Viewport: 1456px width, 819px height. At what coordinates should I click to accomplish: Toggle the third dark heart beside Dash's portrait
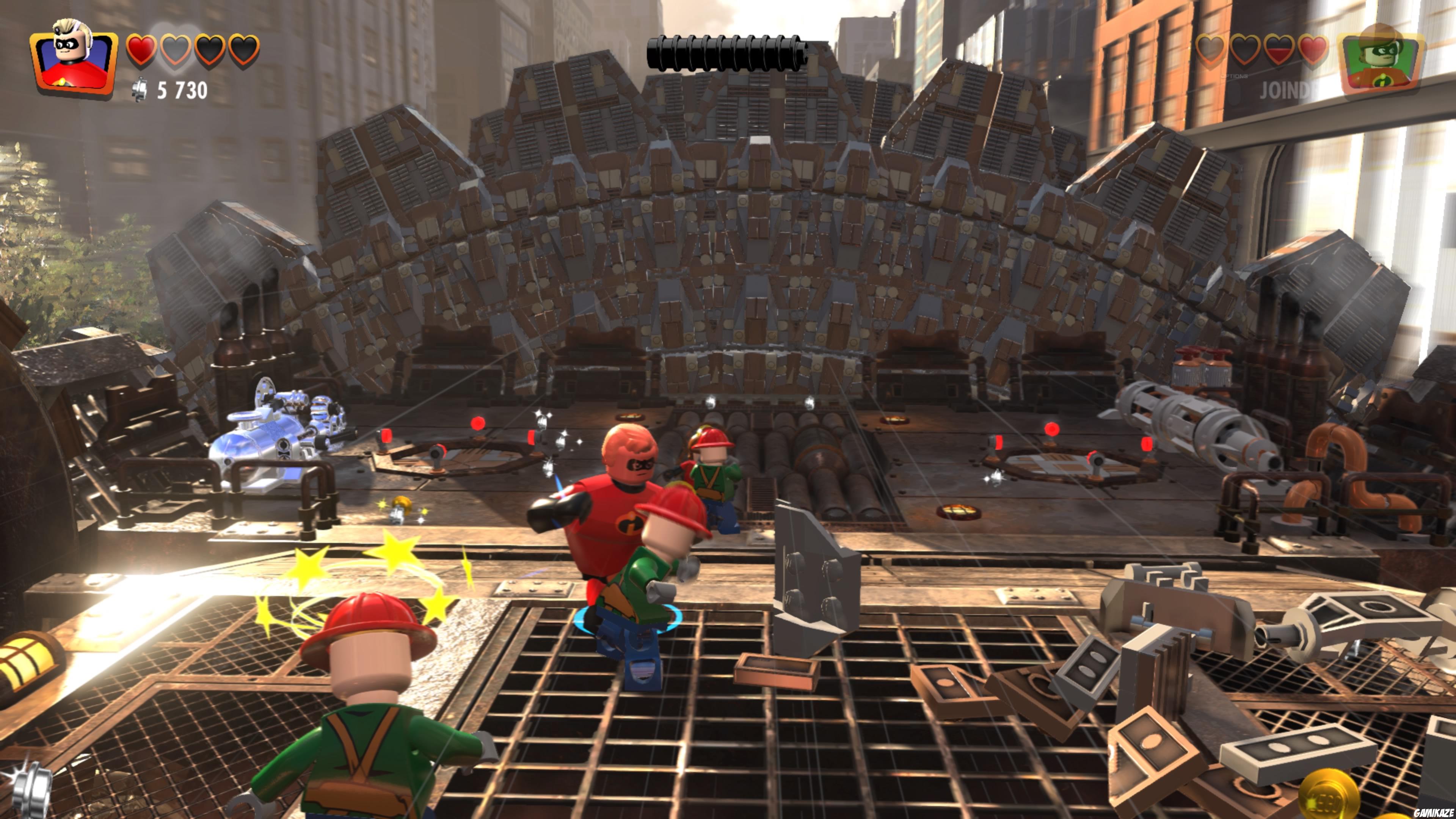point(1245,50)
